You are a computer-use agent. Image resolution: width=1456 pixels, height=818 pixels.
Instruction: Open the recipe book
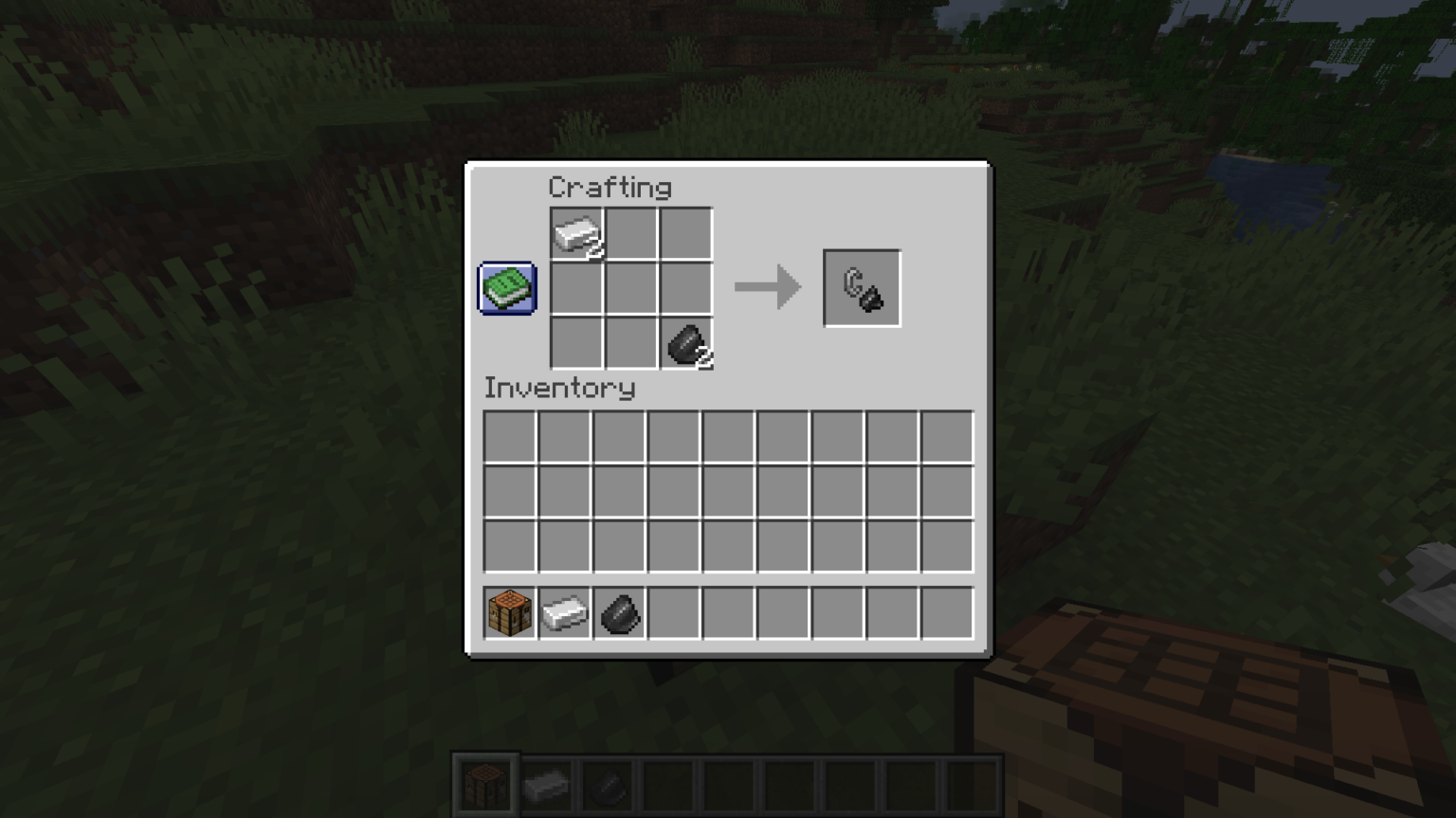(506, 287)
